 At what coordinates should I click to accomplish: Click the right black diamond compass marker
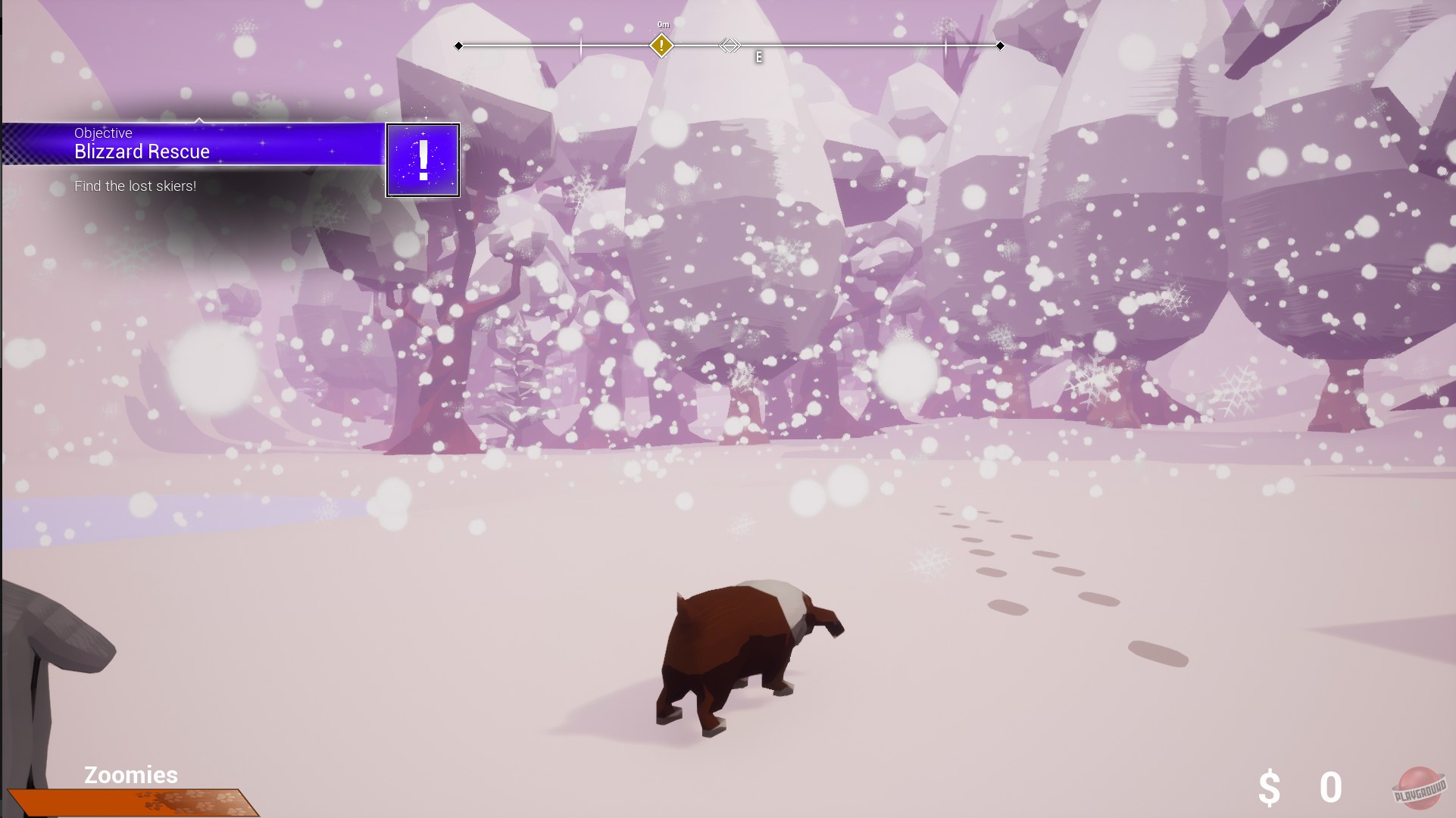1001,45
